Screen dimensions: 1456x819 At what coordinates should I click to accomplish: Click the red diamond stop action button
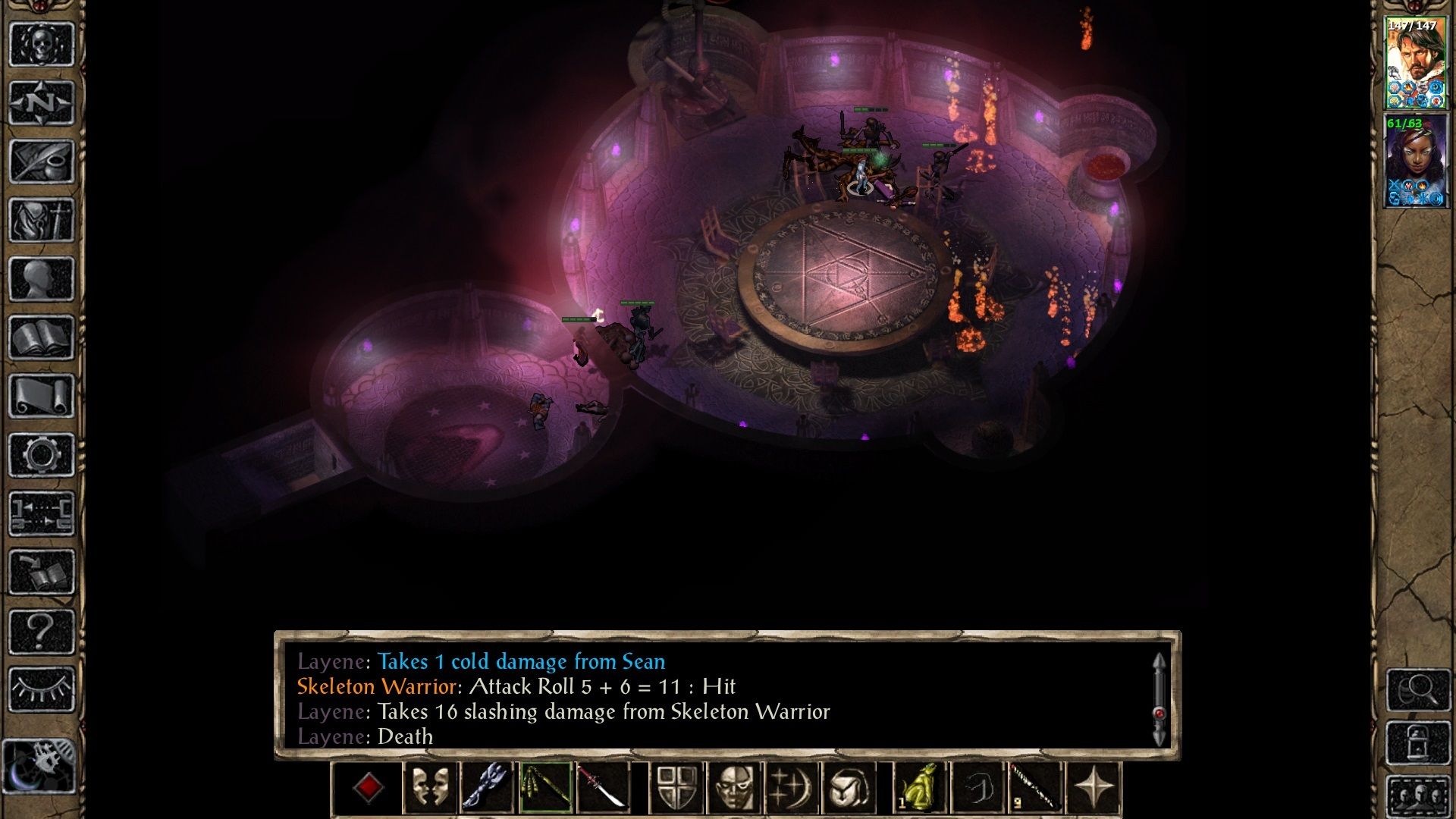369,788
